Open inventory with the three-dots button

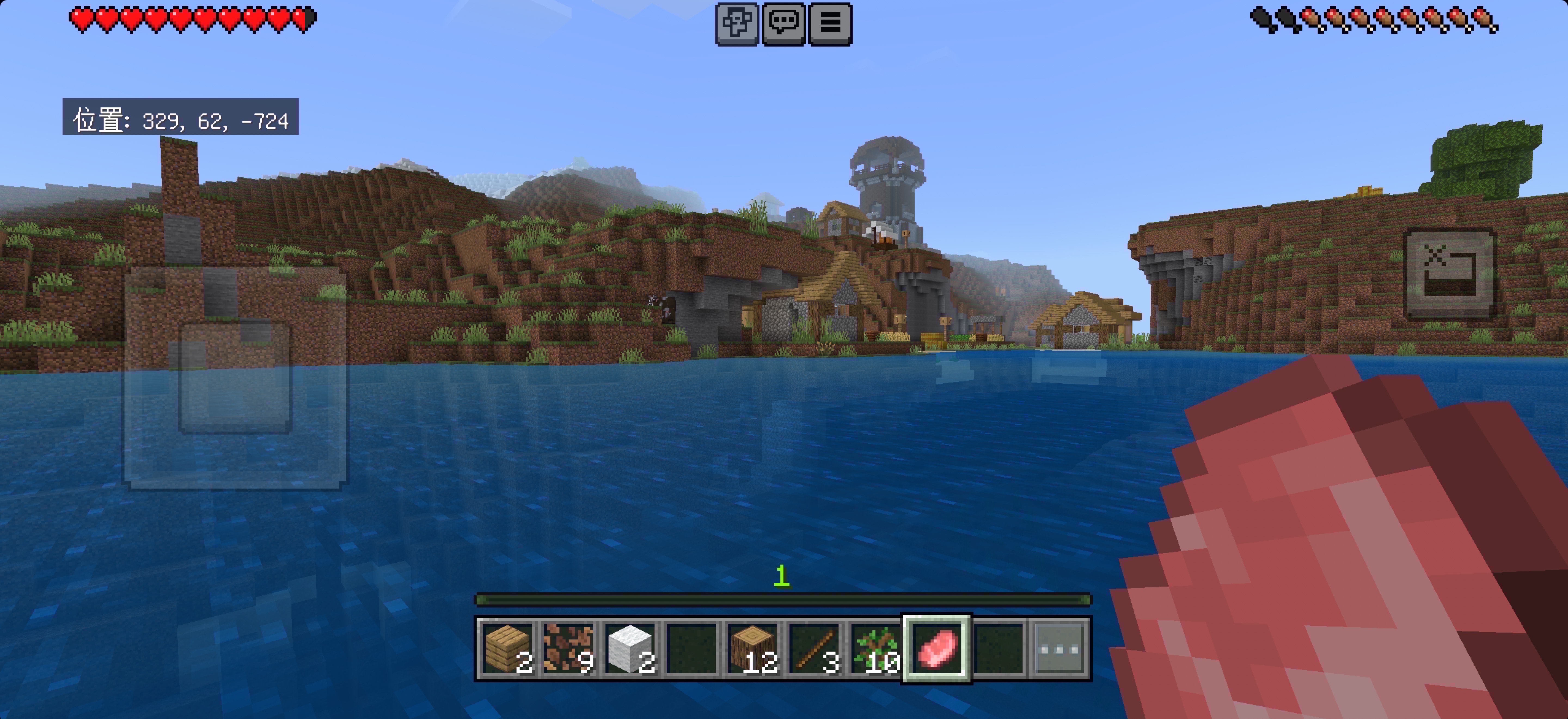pyautogui.click(x=1060, y=649)
